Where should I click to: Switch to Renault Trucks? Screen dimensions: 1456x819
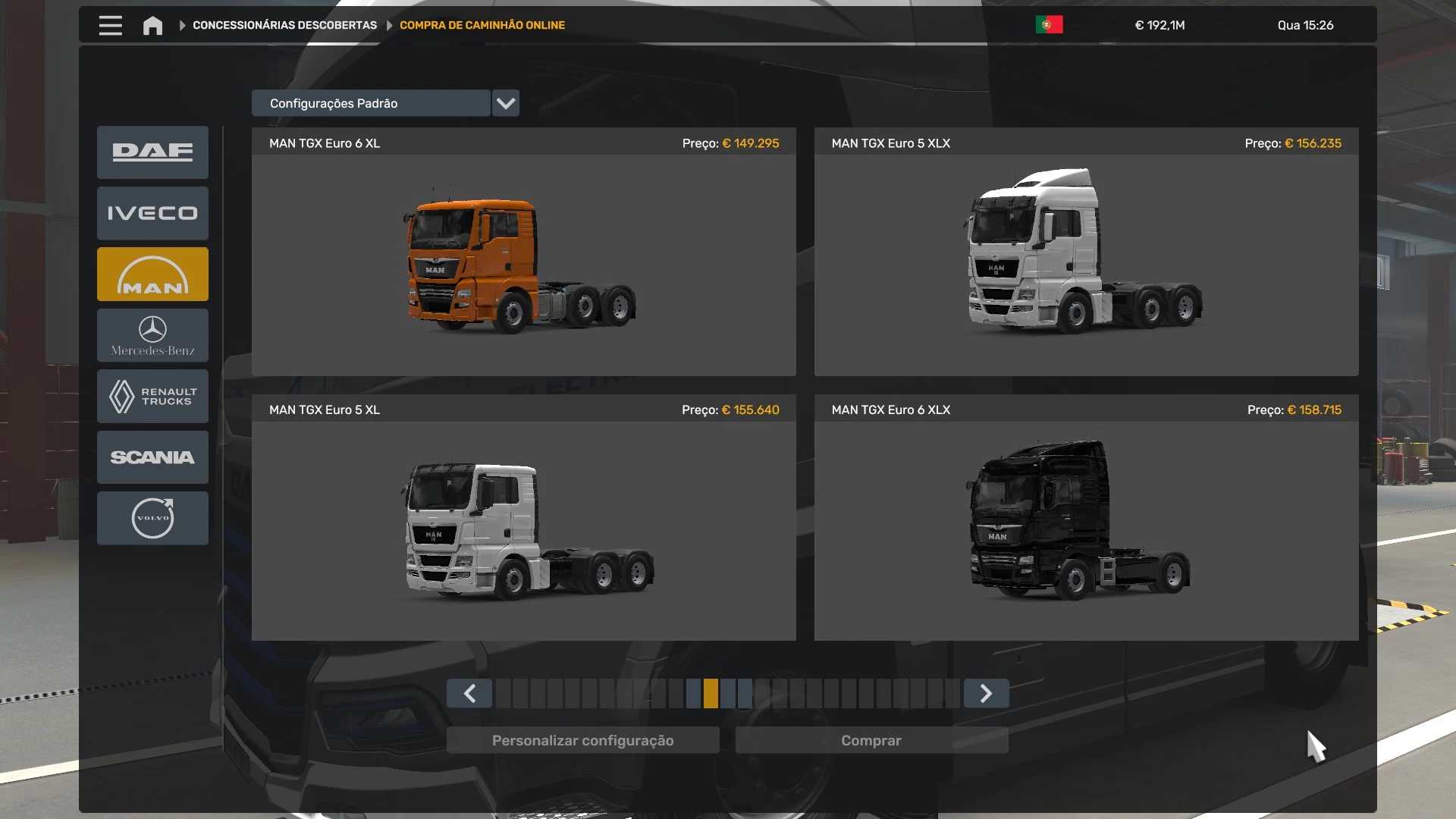tap(152, 396)
